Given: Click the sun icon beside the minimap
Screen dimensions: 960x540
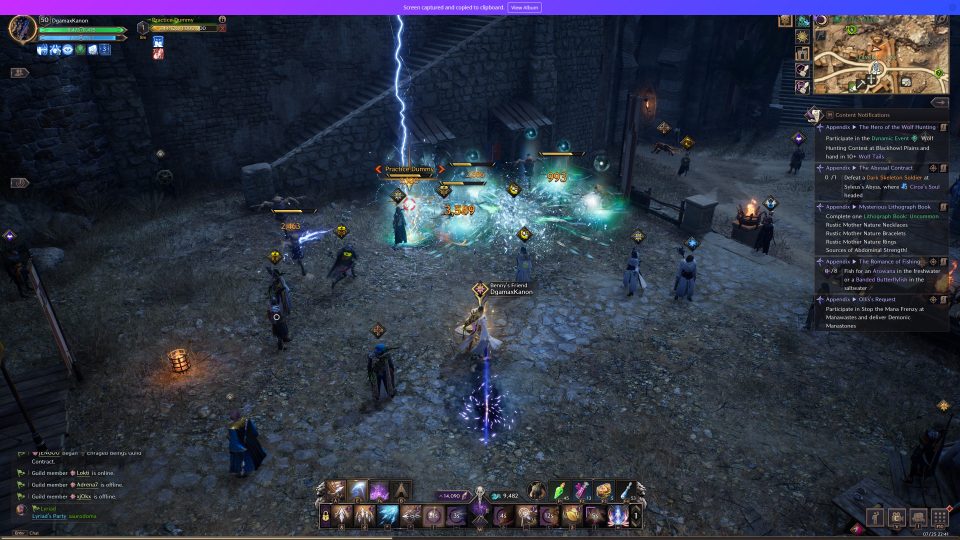Looking at the screenshot, I should coord(803,37).
